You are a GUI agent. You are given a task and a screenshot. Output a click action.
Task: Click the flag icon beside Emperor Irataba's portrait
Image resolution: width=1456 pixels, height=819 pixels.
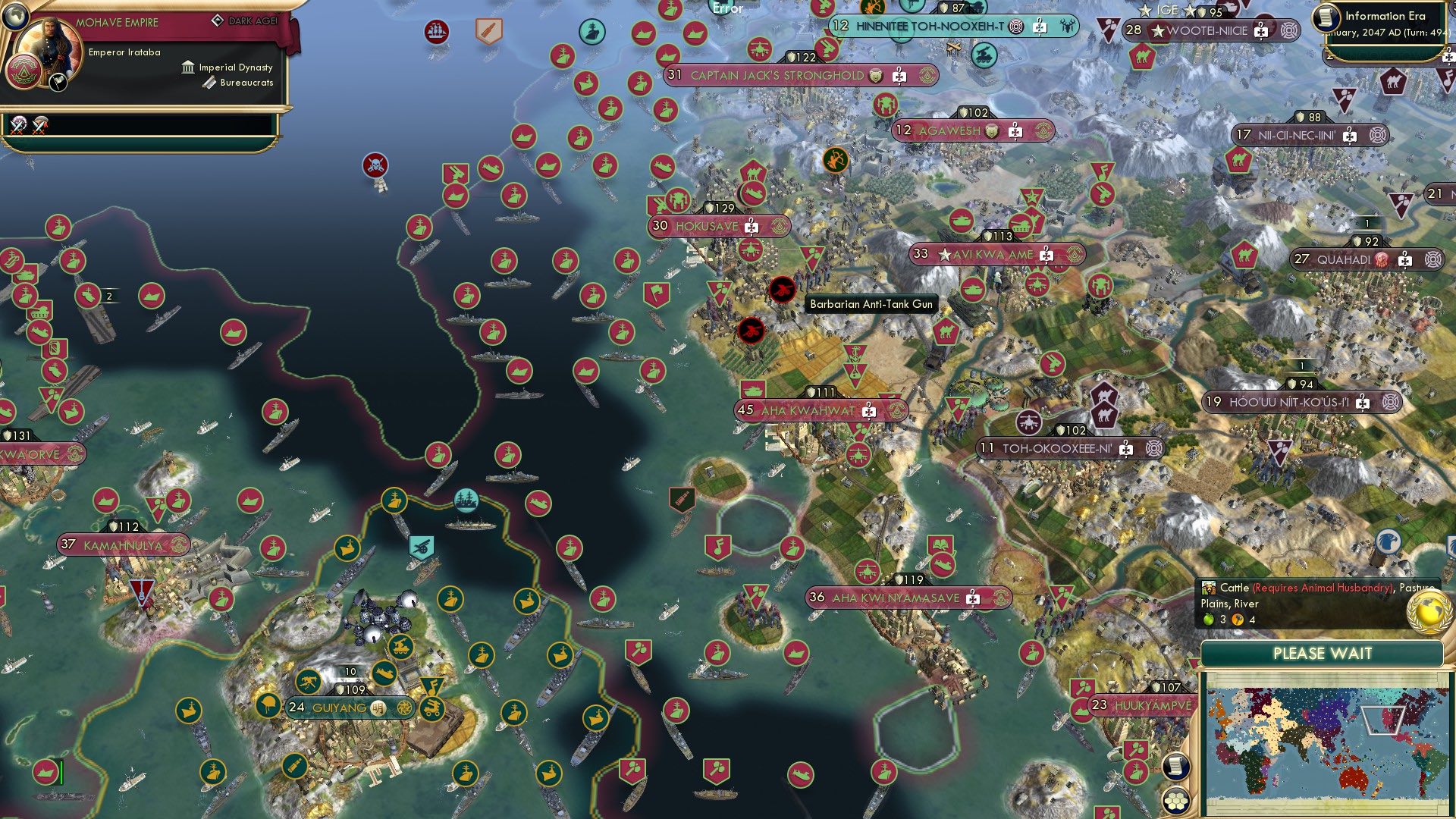[58, 83]
